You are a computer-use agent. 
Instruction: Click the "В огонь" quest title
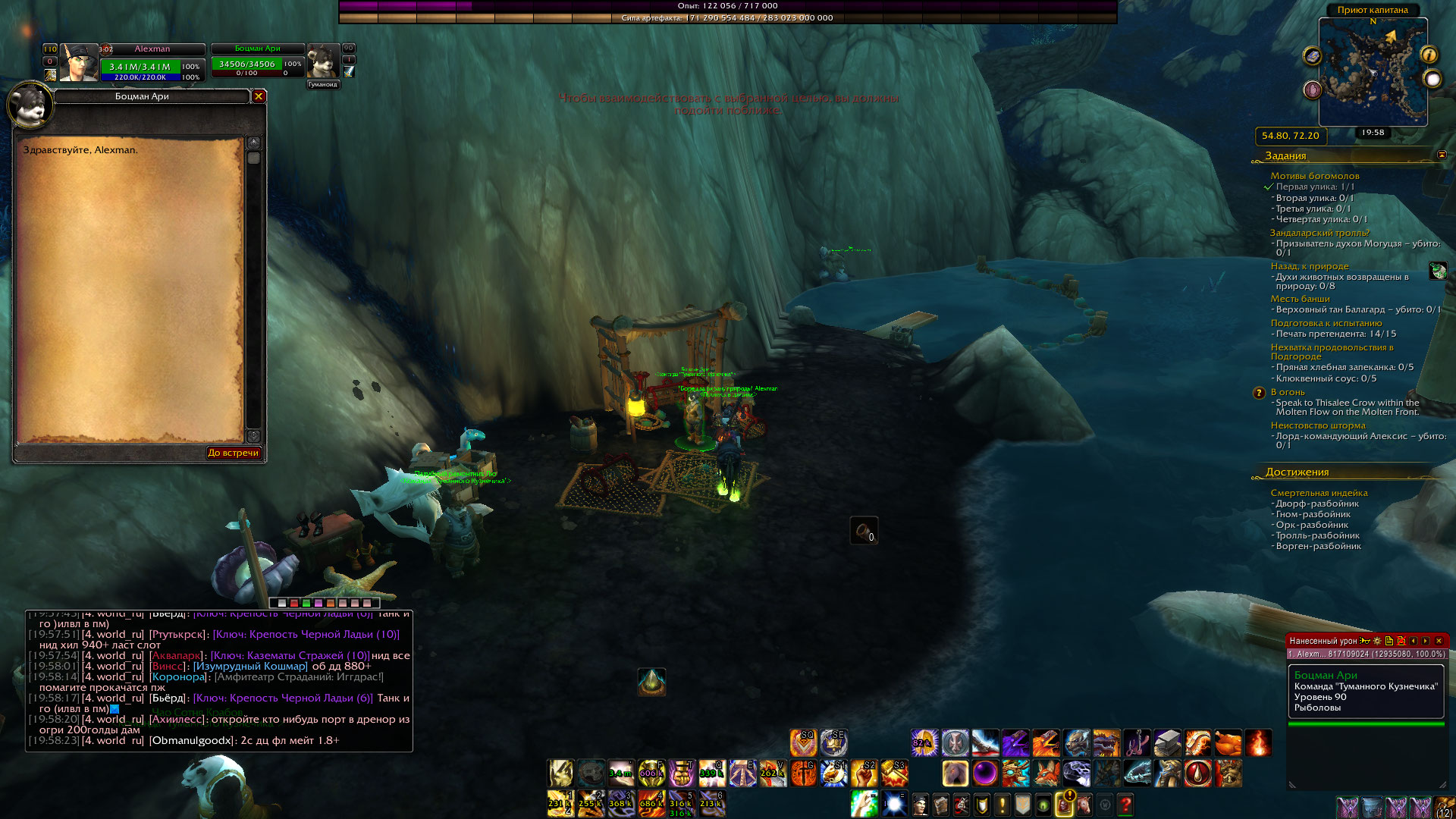[x=1288, y=392]
